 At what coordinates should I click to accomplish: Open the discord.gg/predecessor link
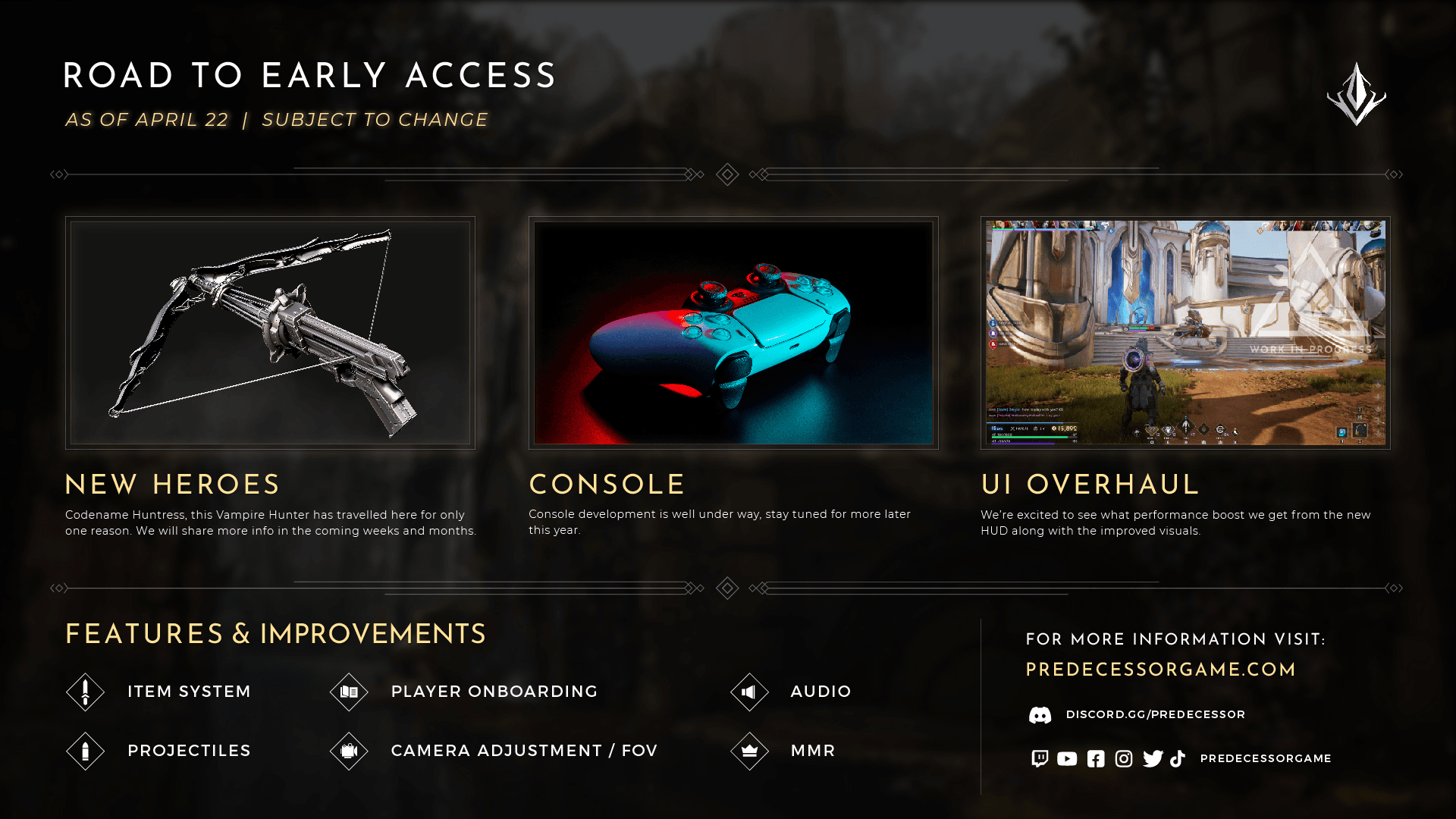coord(1155,714)
